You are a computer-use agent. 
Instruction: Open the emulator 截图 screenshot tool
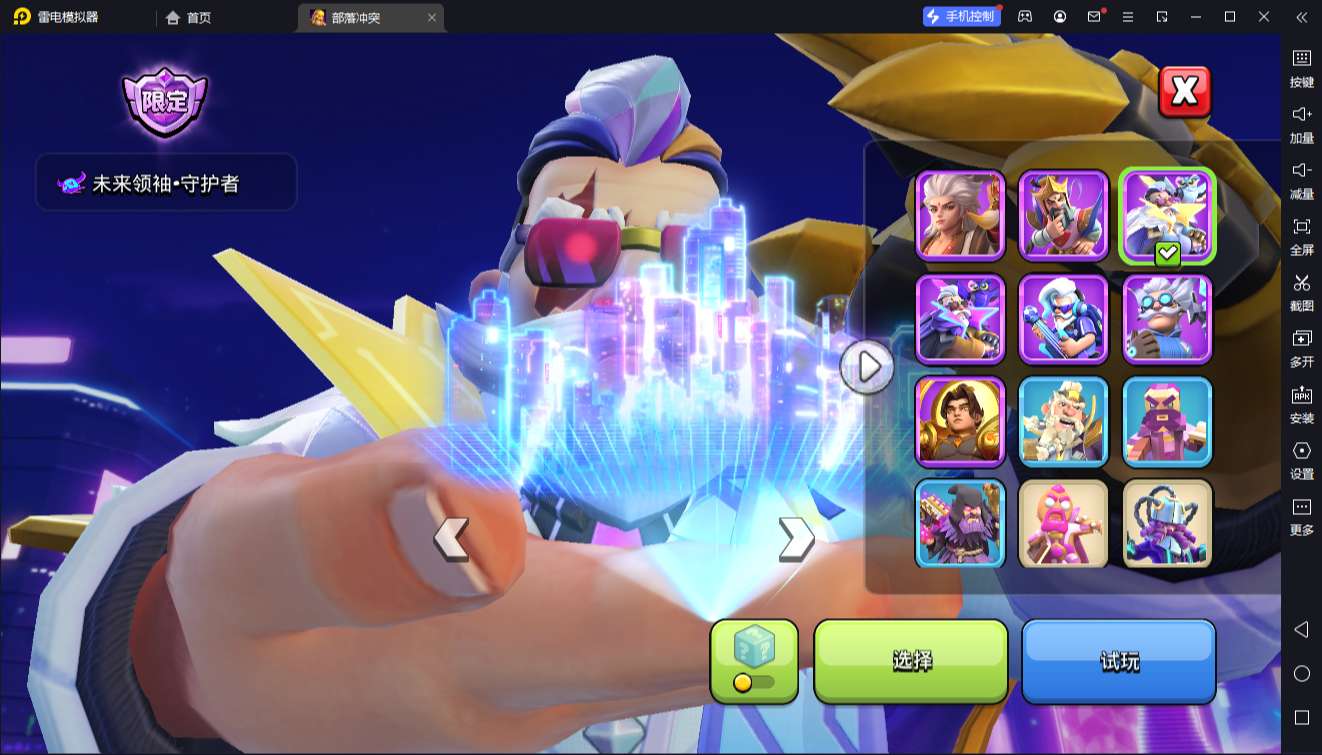(x=1301, y=292)
